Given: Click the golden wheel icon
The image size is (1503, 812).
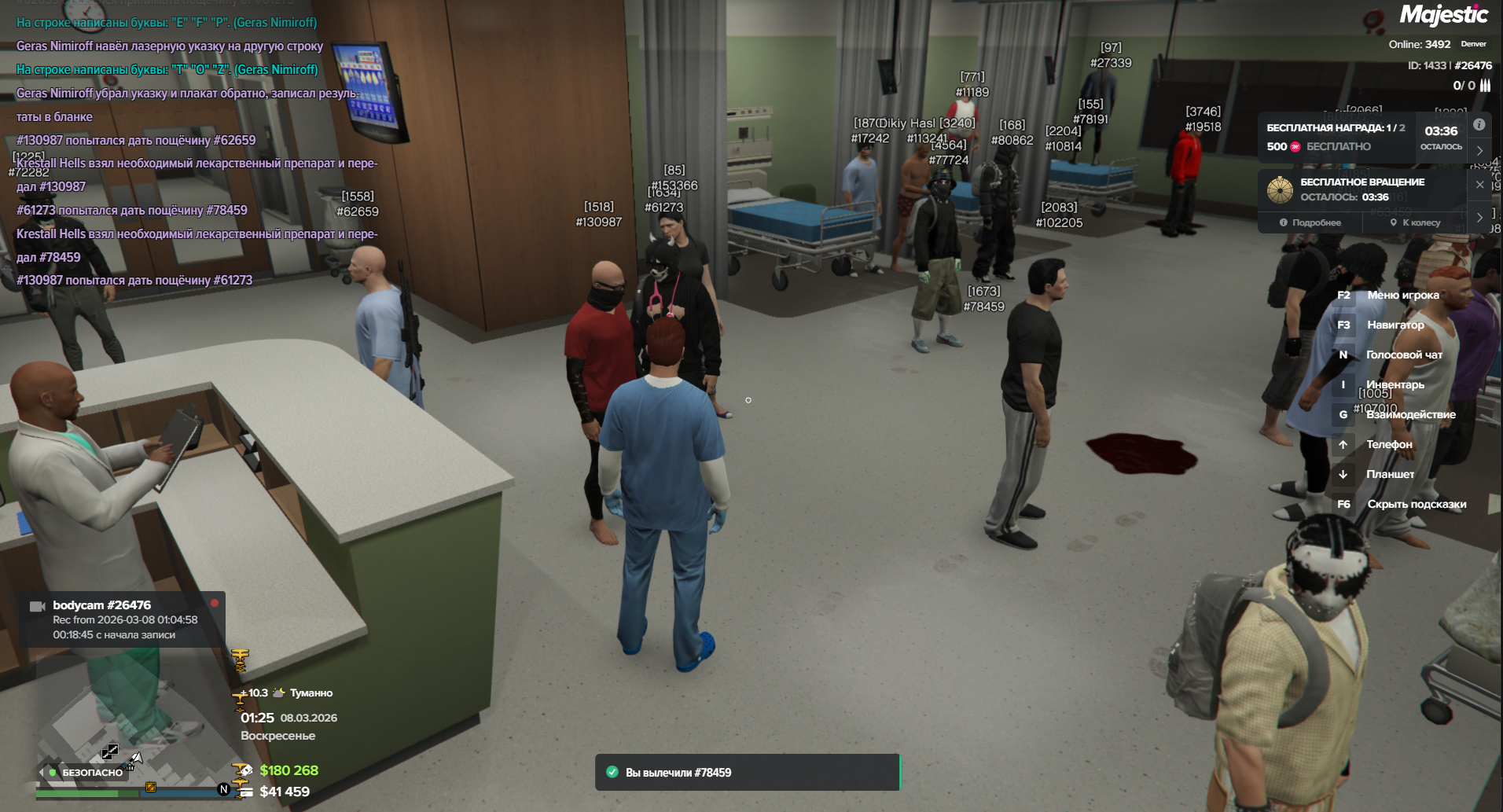Looking at the screenshot, I should pyautogui.click(x=1281, y=189).
